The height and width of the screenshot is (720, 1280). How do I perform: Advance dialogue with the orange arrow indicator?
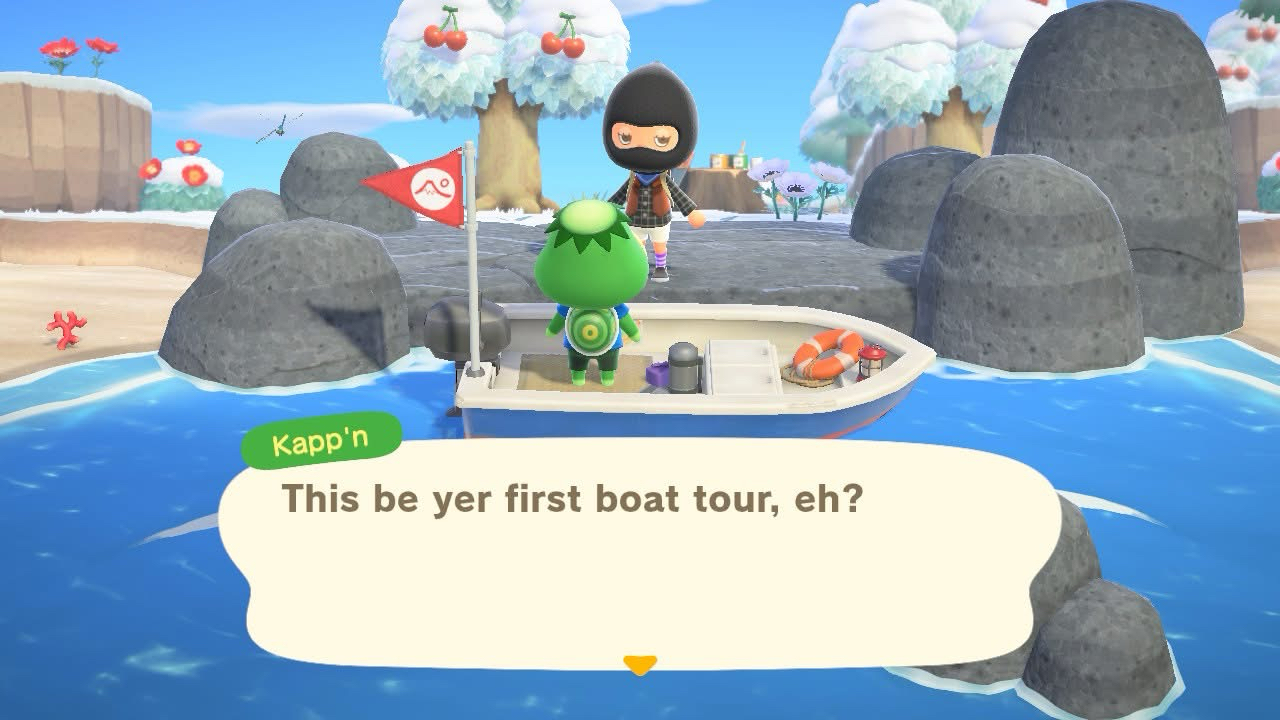[x=640, y=664]
